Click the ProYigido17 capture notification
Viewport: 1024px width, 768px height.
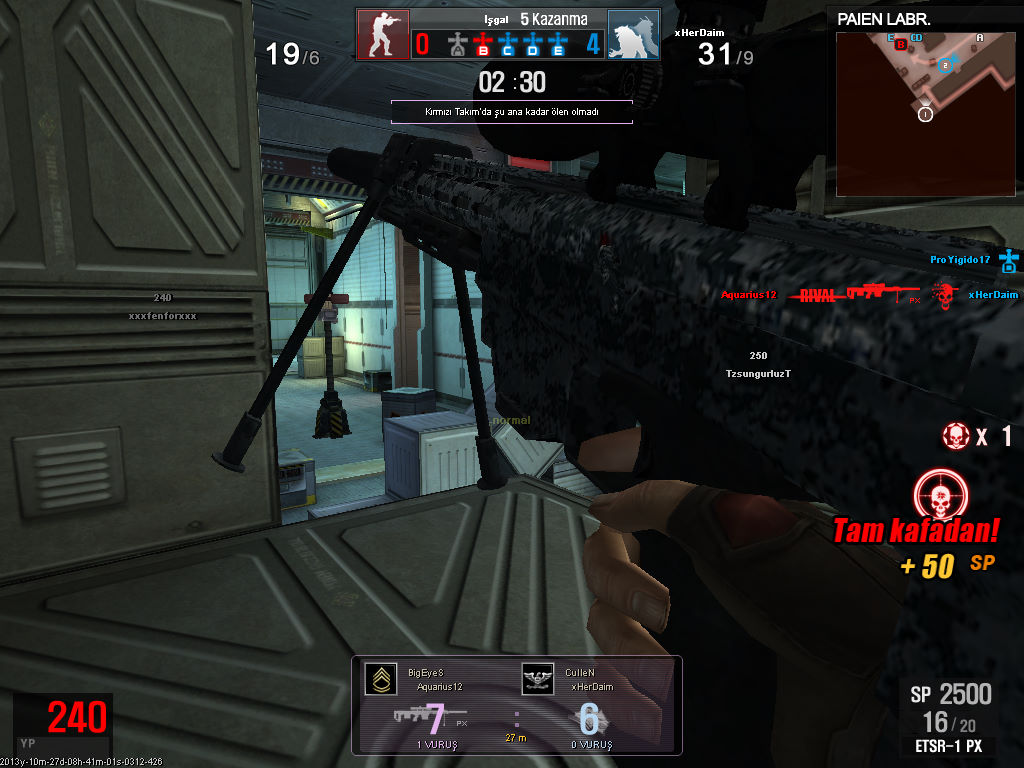pos(972,261)
